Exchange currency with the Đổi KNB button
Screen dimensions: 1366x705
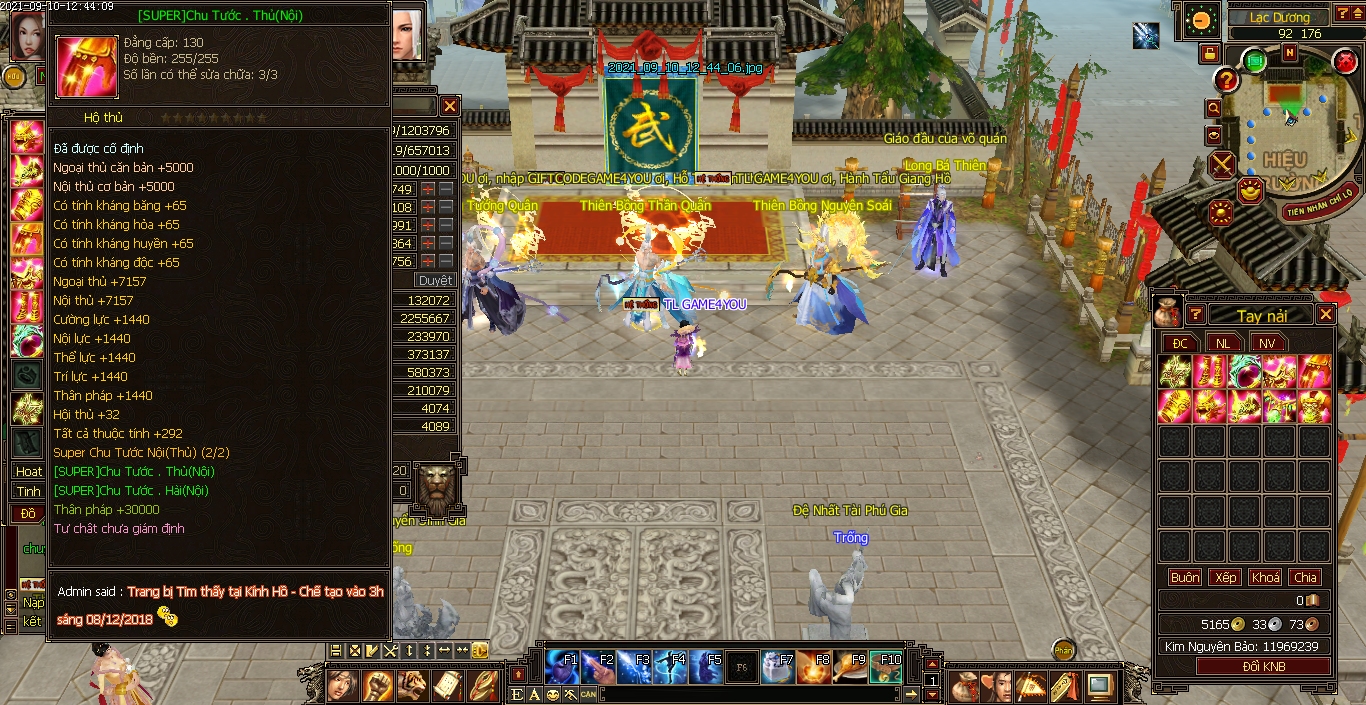(x=1263, y=667)
